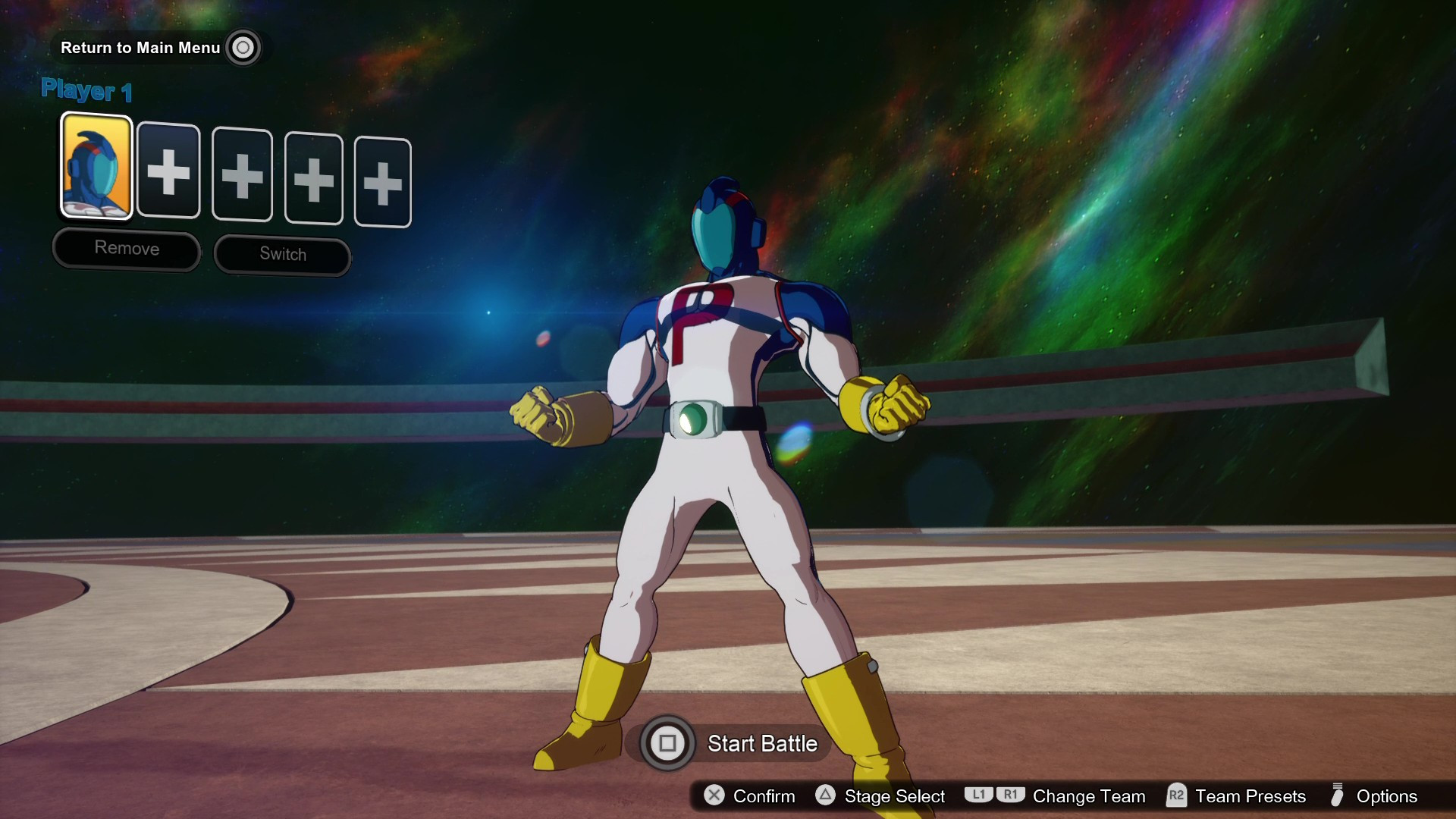Click the R1 button prompt icon
This screenshot has width=1456, height=819.
1012,795
